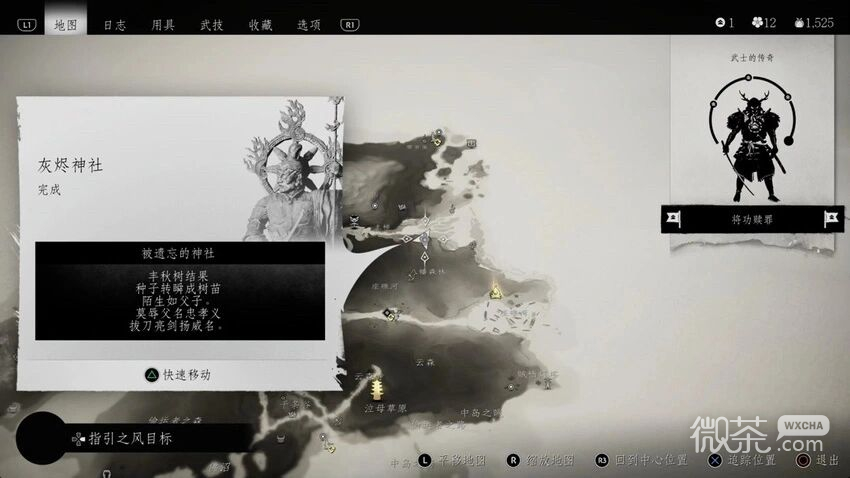Open the 选项 (Options) tab

coord(308,23)
